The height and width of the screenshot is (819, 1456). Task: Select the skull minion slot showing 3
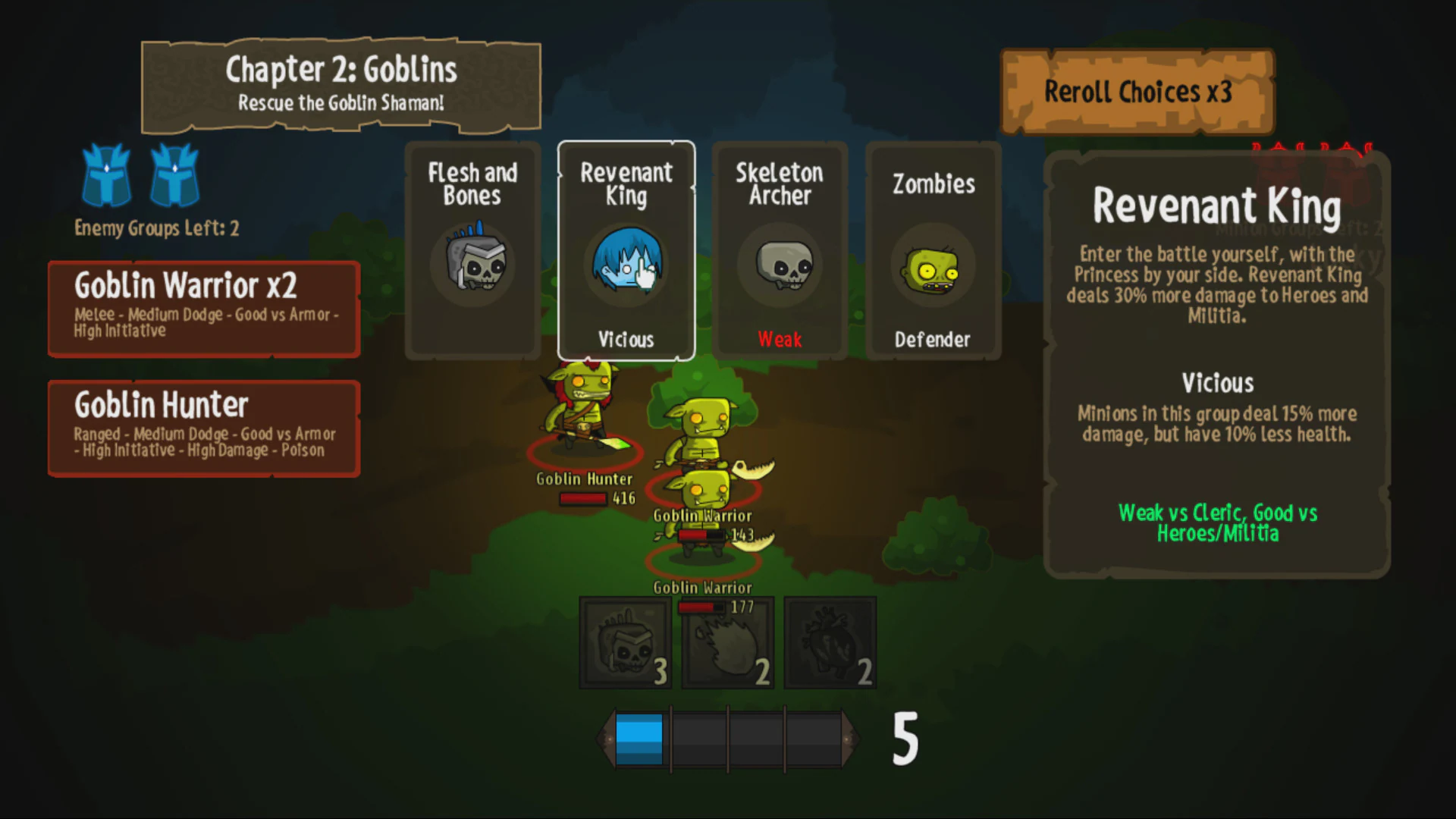tap(624, 642)
